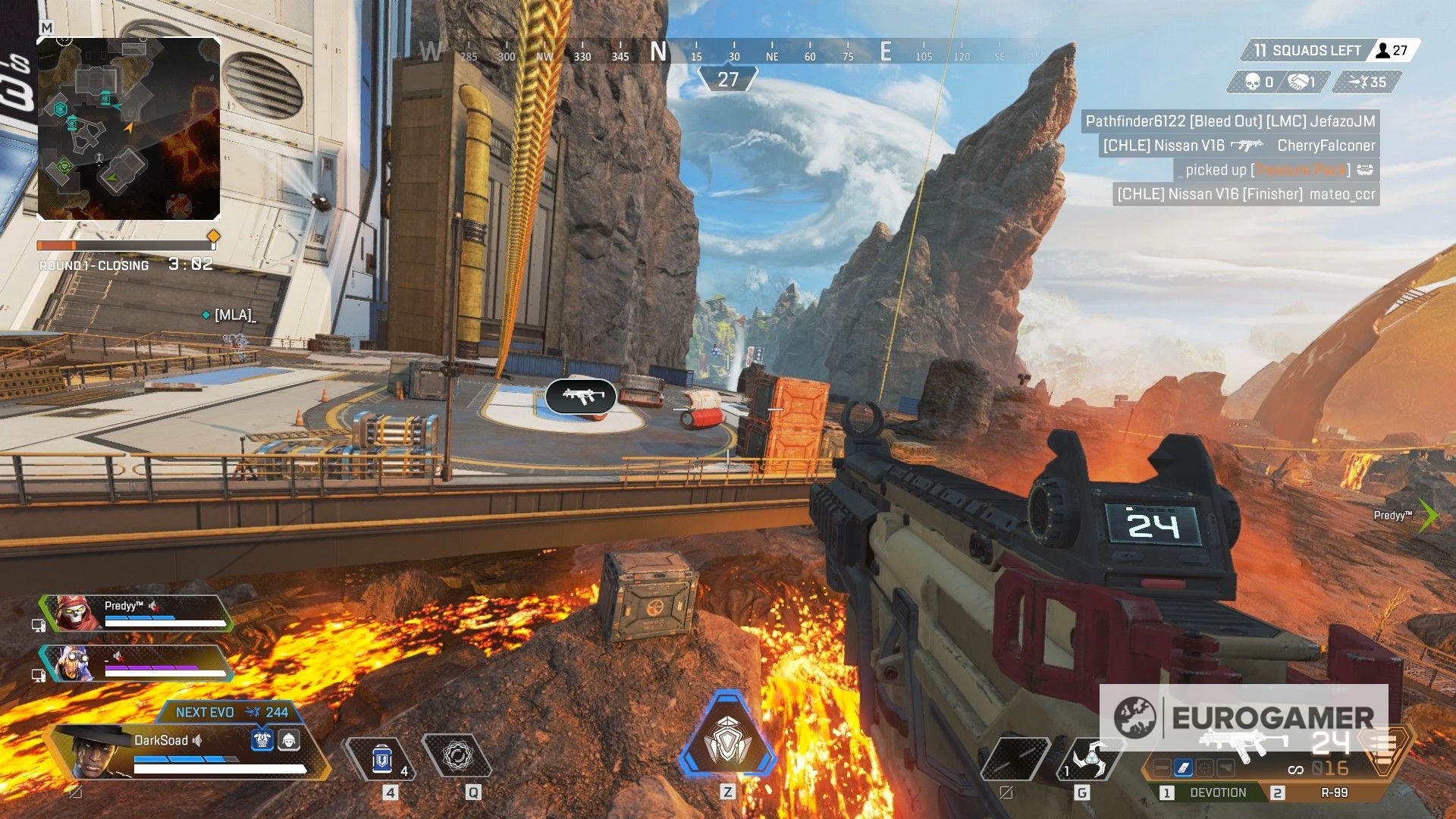Image resolution: width=1456 pixels, height=819 pixels.
Task: Activate the tactical ability icon
Action: 457,756
